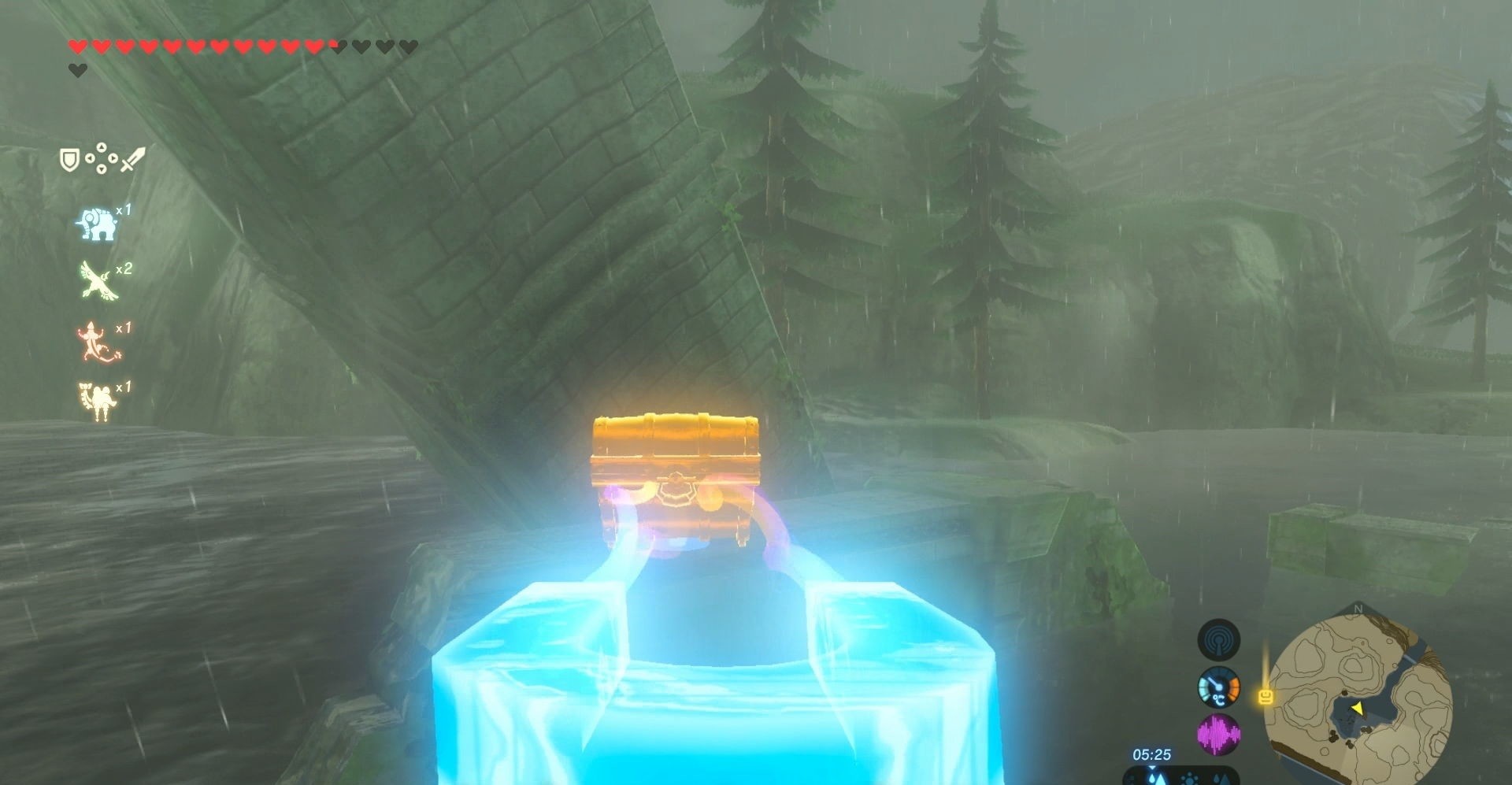The width and height of the screenshot is (1512, 785).
Task: Select the North label atop the minimap
Action: (x=1360, y=610)
